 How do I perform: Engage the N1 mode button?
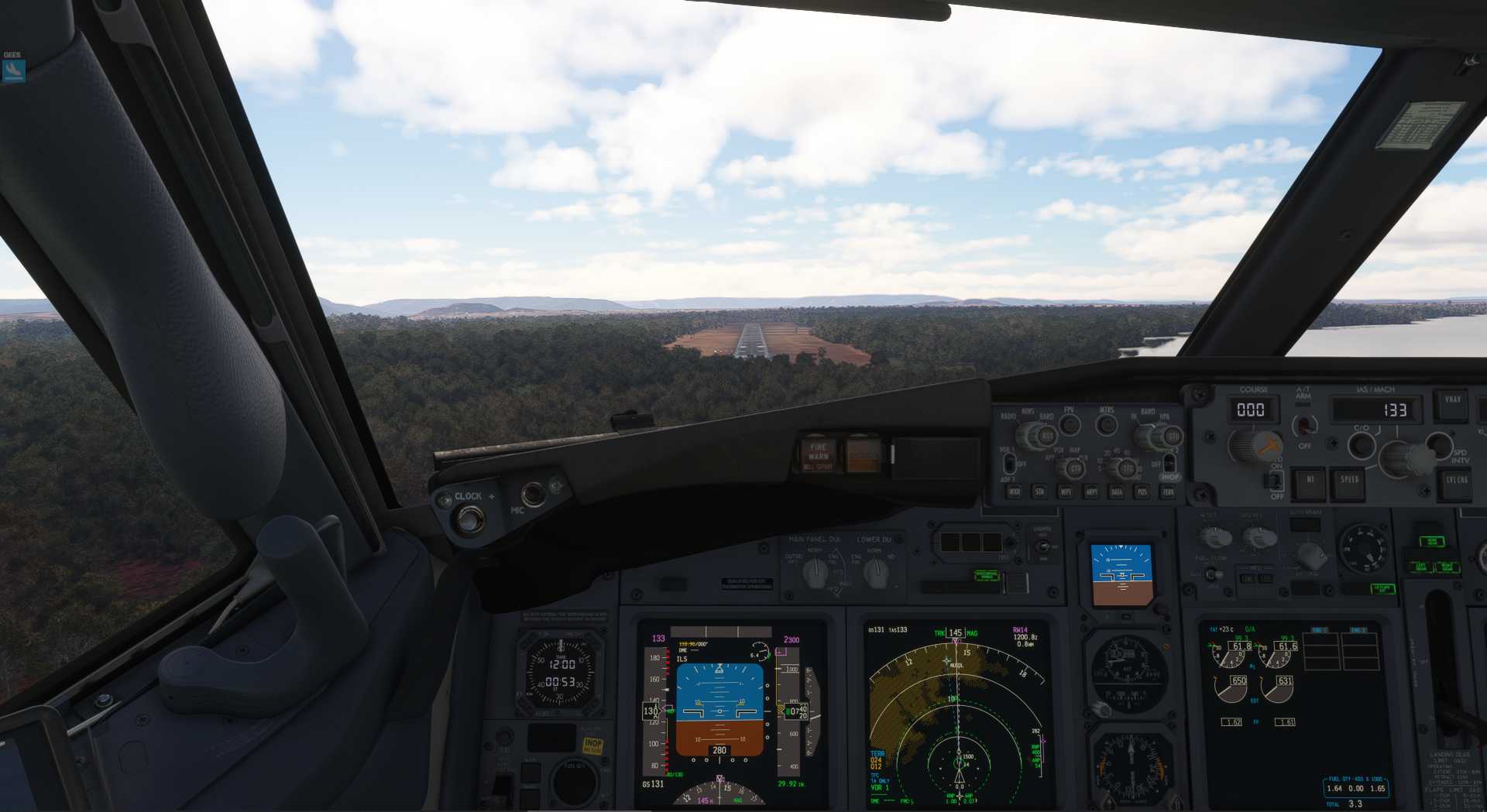1310,481
